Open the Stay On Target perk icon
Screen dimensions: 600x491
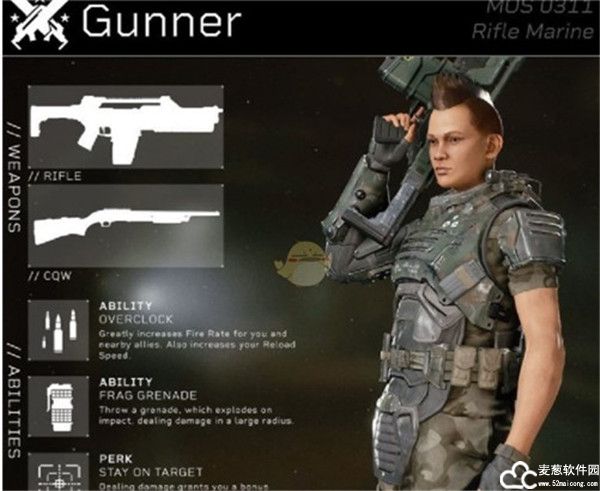click(58, 472)
